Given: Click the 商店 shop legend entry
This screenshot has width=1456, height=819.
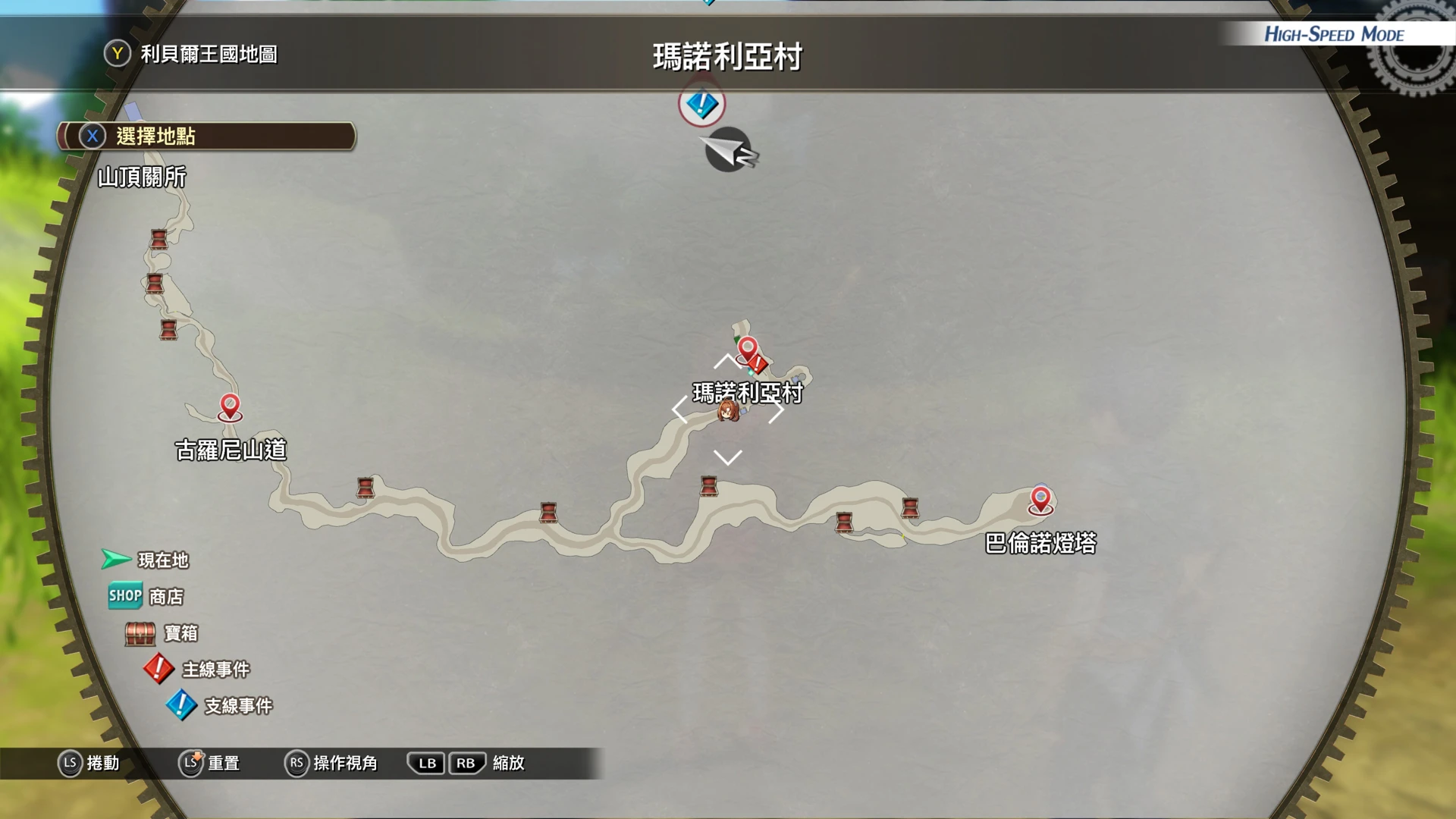Looking at the screenshot, I should [146, 597].
